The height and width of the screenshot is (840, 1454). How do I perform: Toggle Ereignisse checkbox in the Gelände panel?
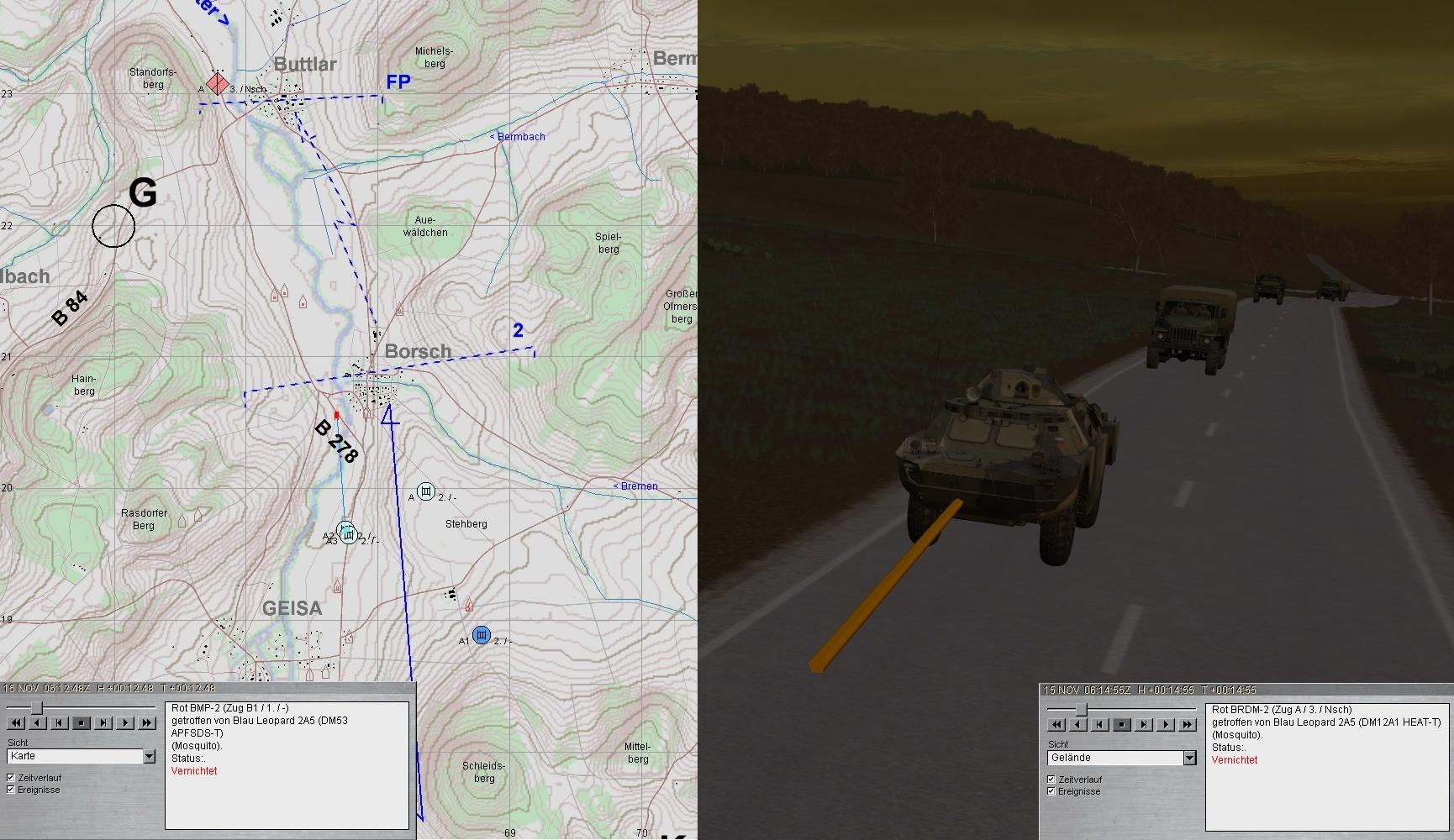coord(1051,791)
